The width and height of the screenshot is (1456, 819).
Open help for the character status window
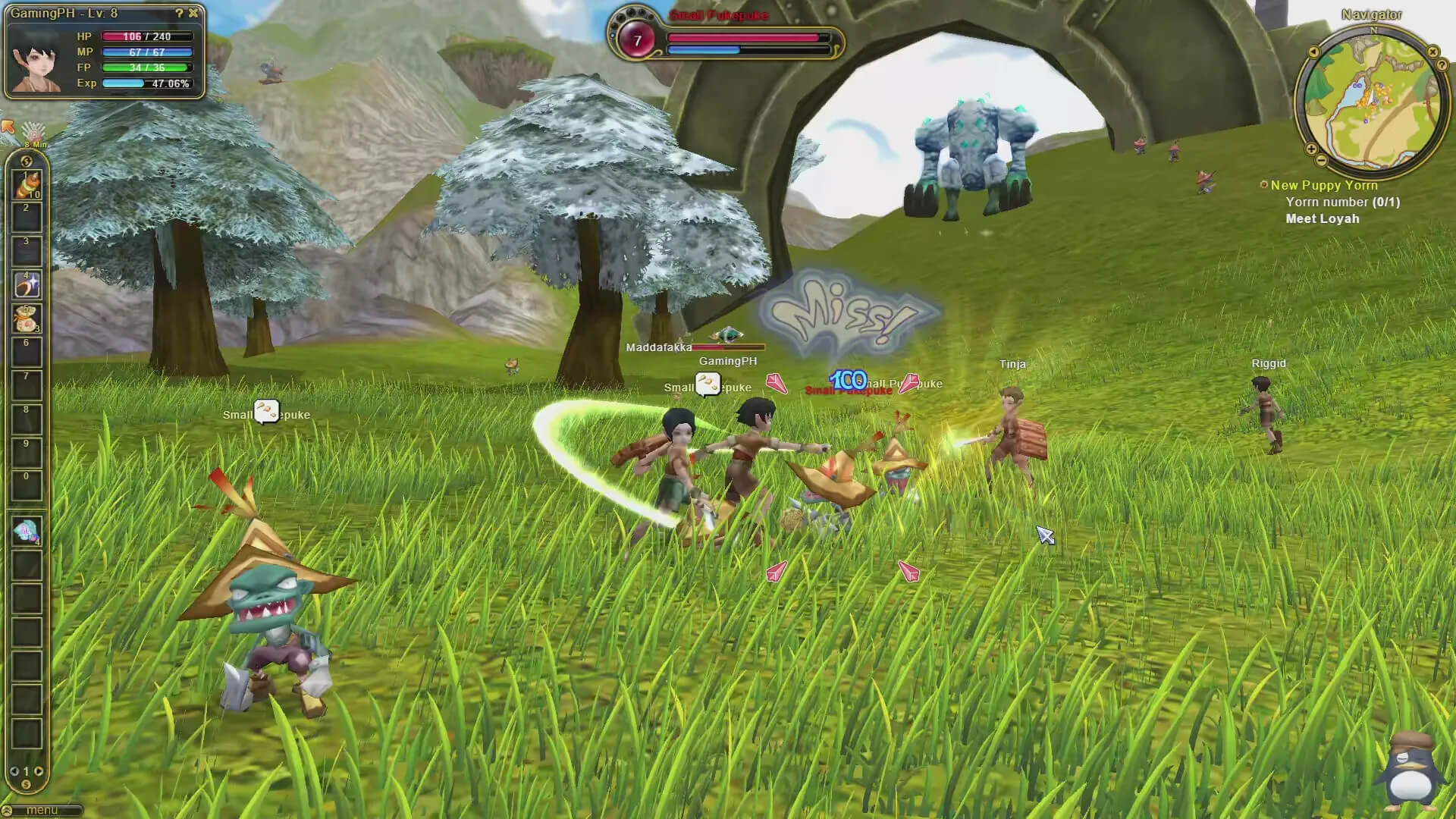(x=179, y=13)
